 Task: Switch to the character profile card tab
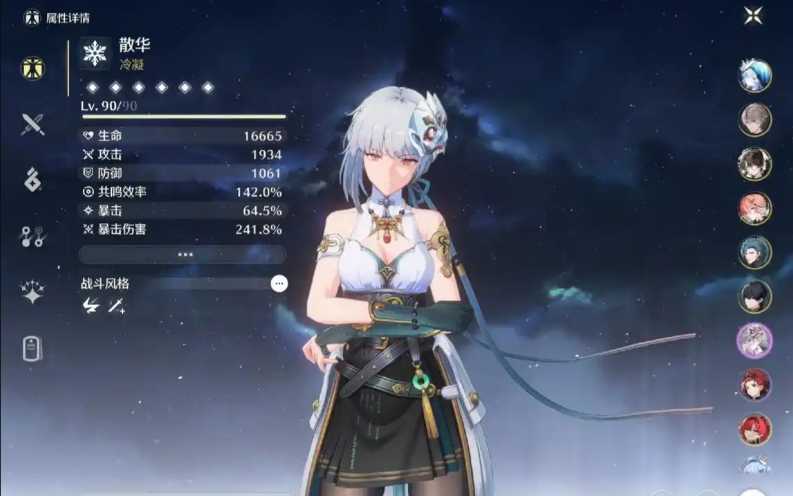click(x=33, y=348)
